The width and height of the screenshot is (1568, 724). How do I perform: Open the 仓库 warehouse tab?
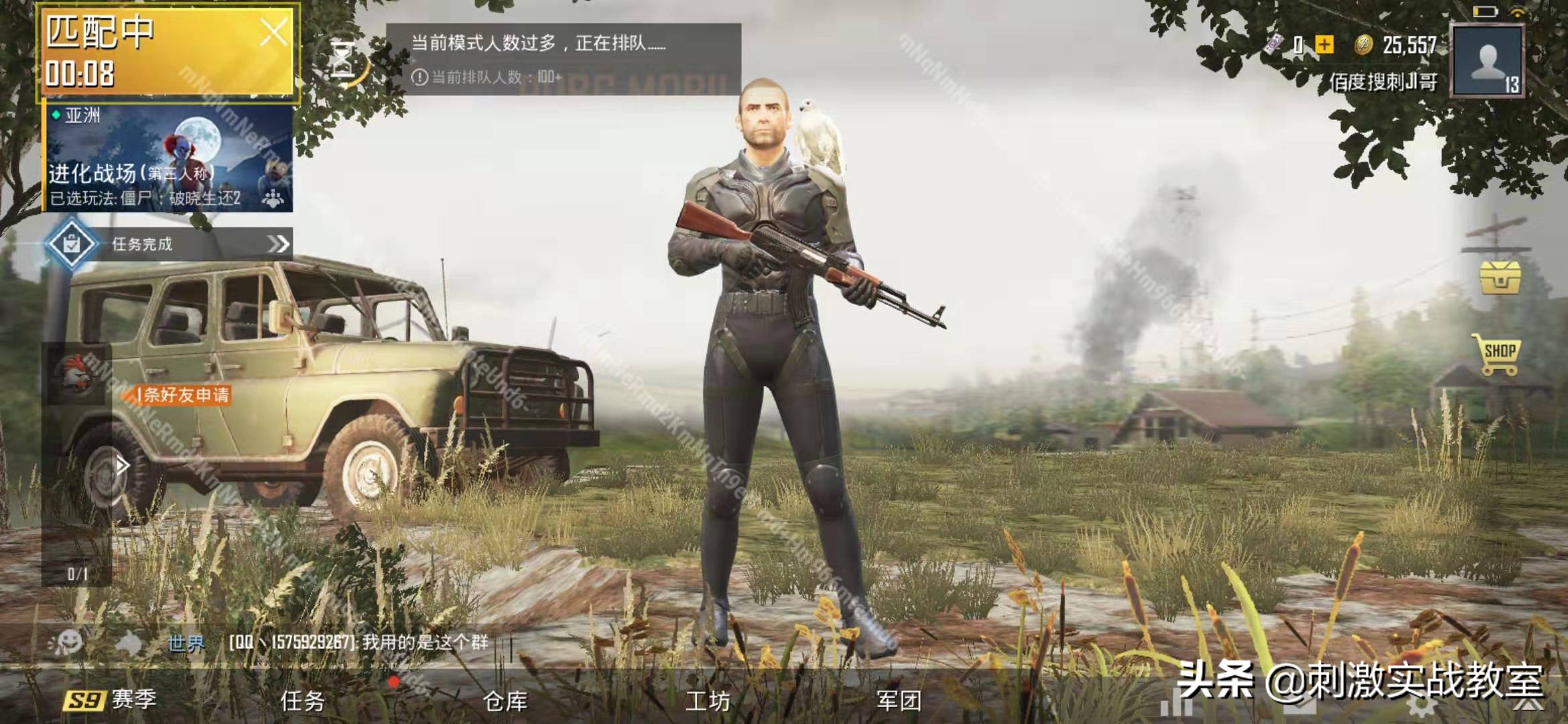(x=506, y=701)
